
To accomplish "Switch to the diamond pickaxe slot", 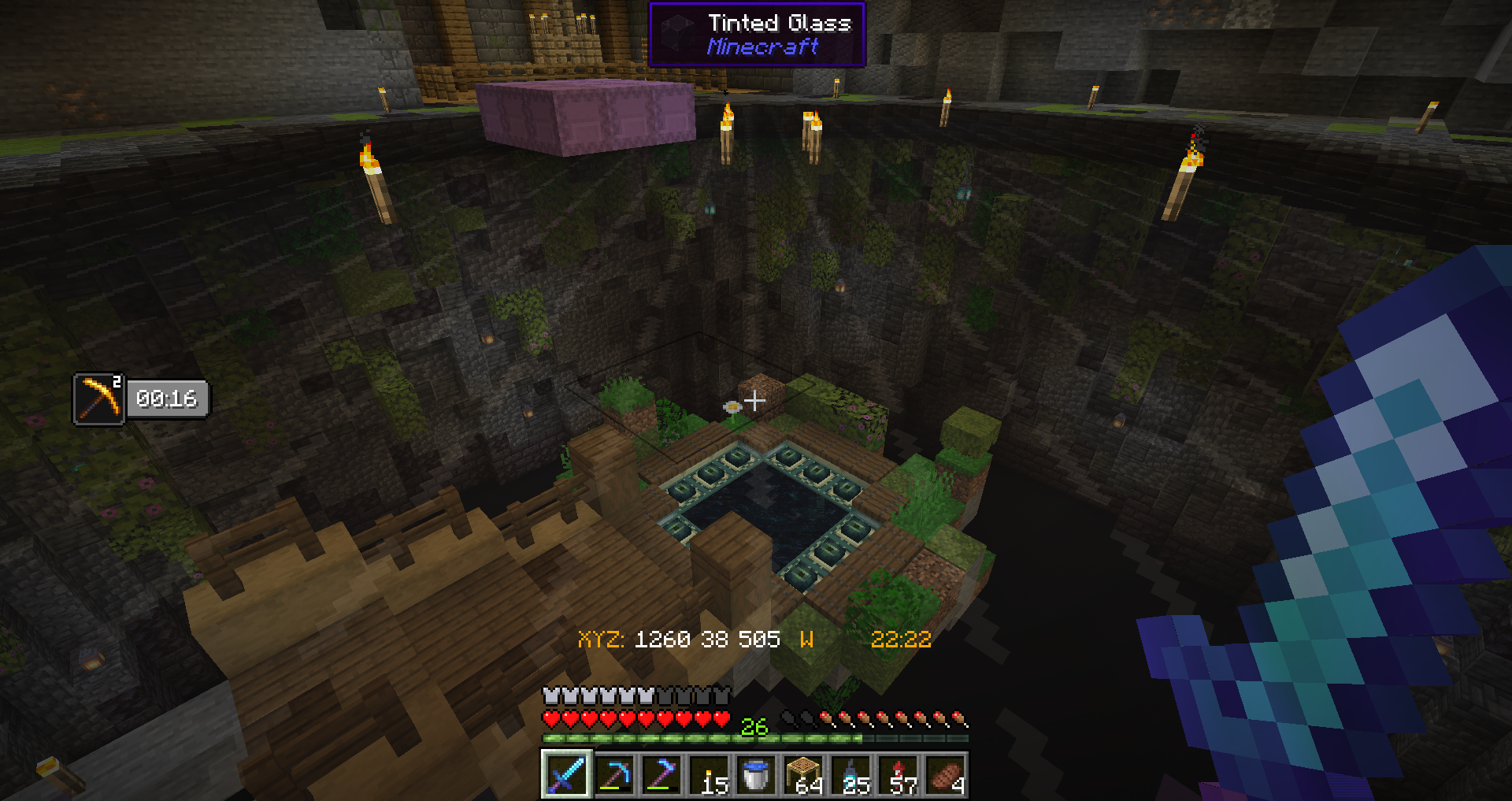I will pyautogui.click(x=614, y=774).
